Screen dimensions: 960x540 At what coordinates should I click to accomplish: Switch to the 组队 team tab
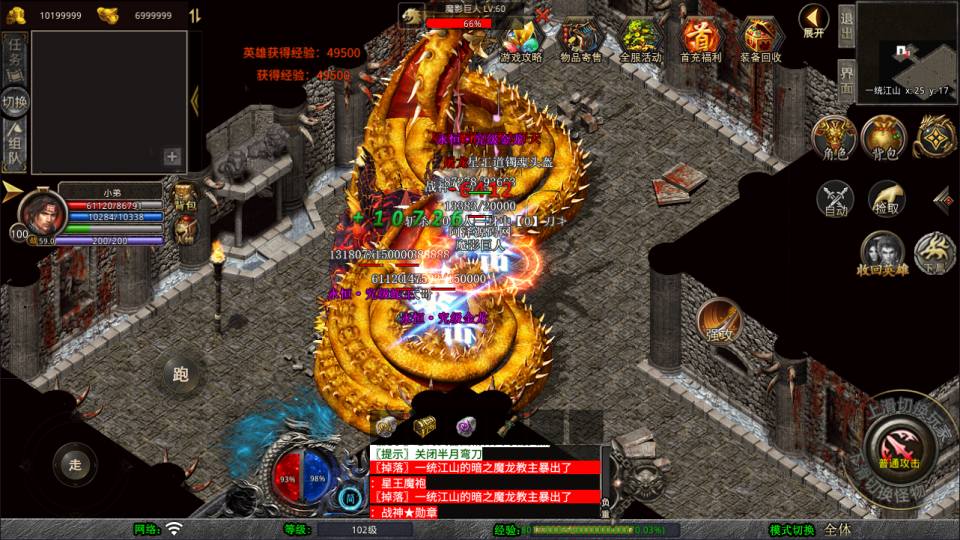15,146
